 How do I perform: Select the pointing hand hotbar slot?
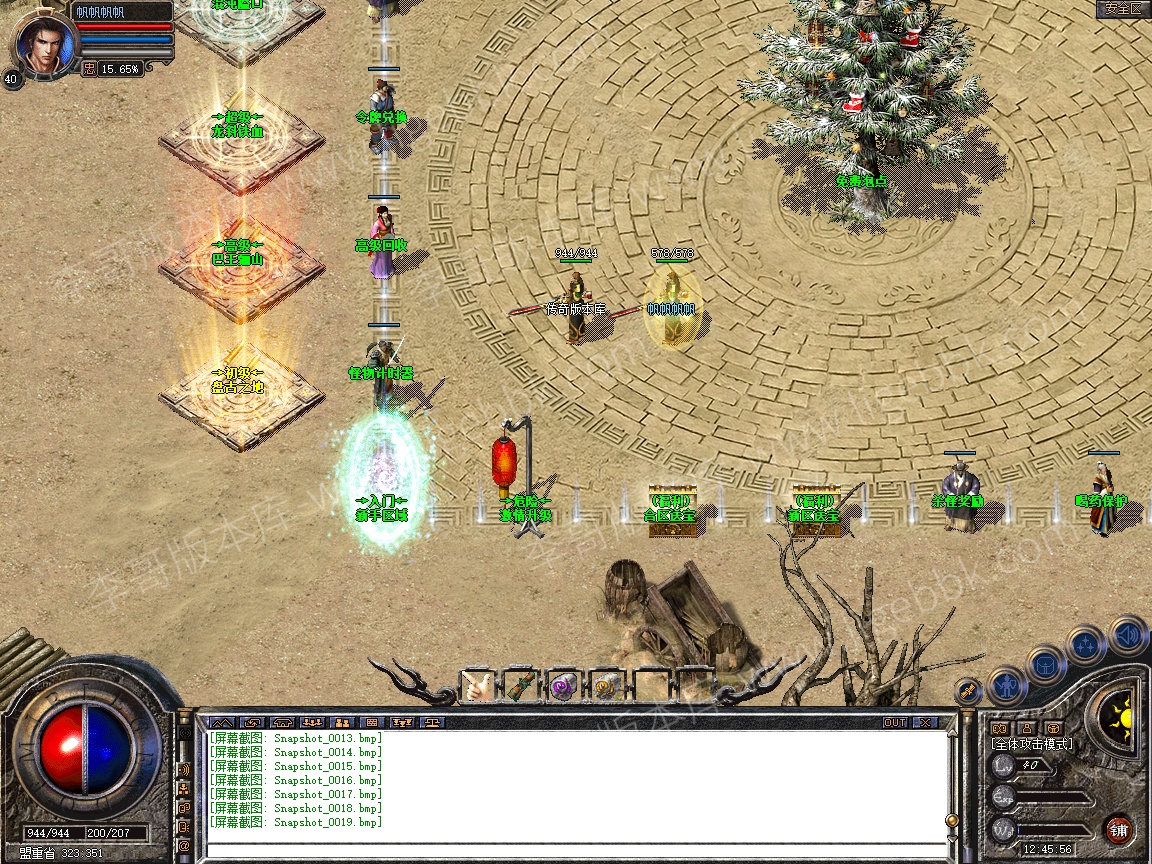coord(478,686)
